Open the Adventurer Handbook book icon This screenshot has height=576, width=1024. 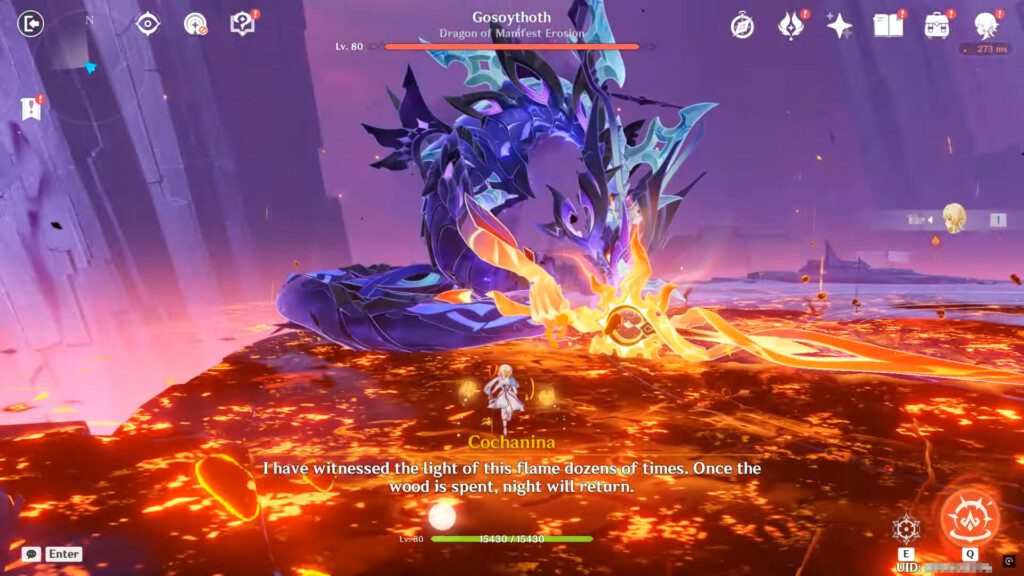coord(888,26)
